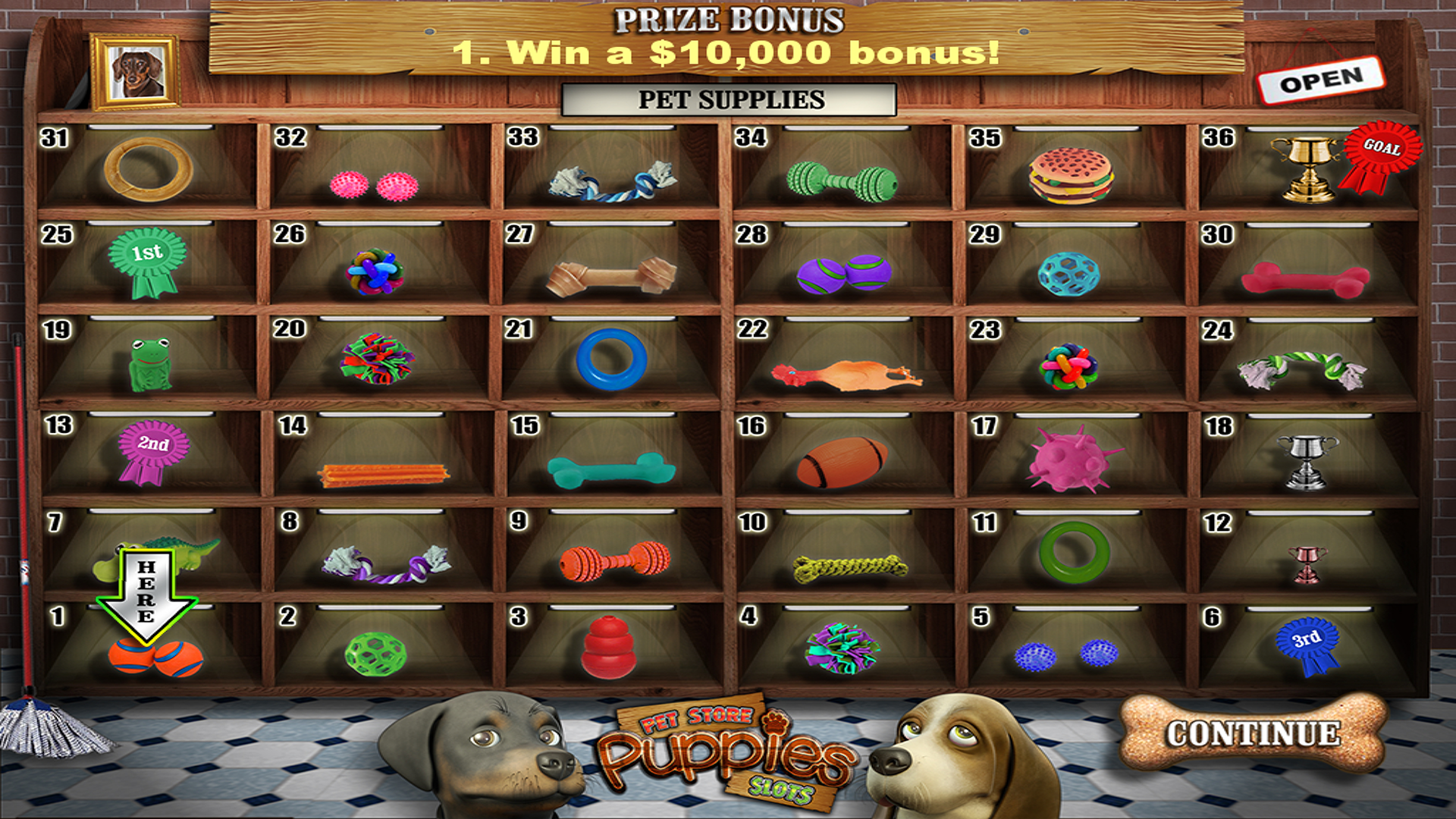
Task: Choose the red bone in cubby 30
Action: (x=1304, y=281)
